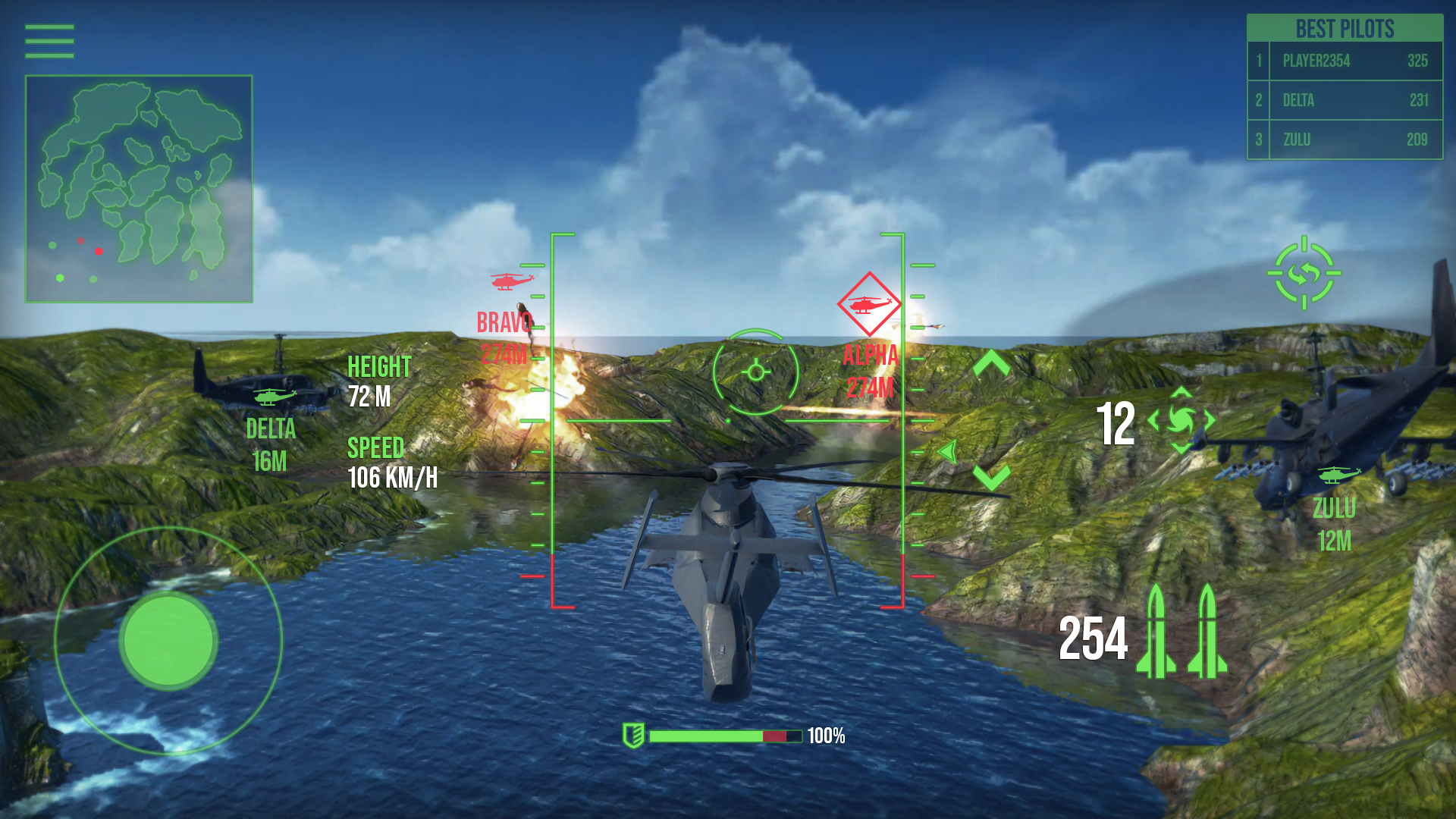The width and height of the screenshot is (1456, 819).
Task: Tap the shield icon beside health bar
Action: (632, 735)
